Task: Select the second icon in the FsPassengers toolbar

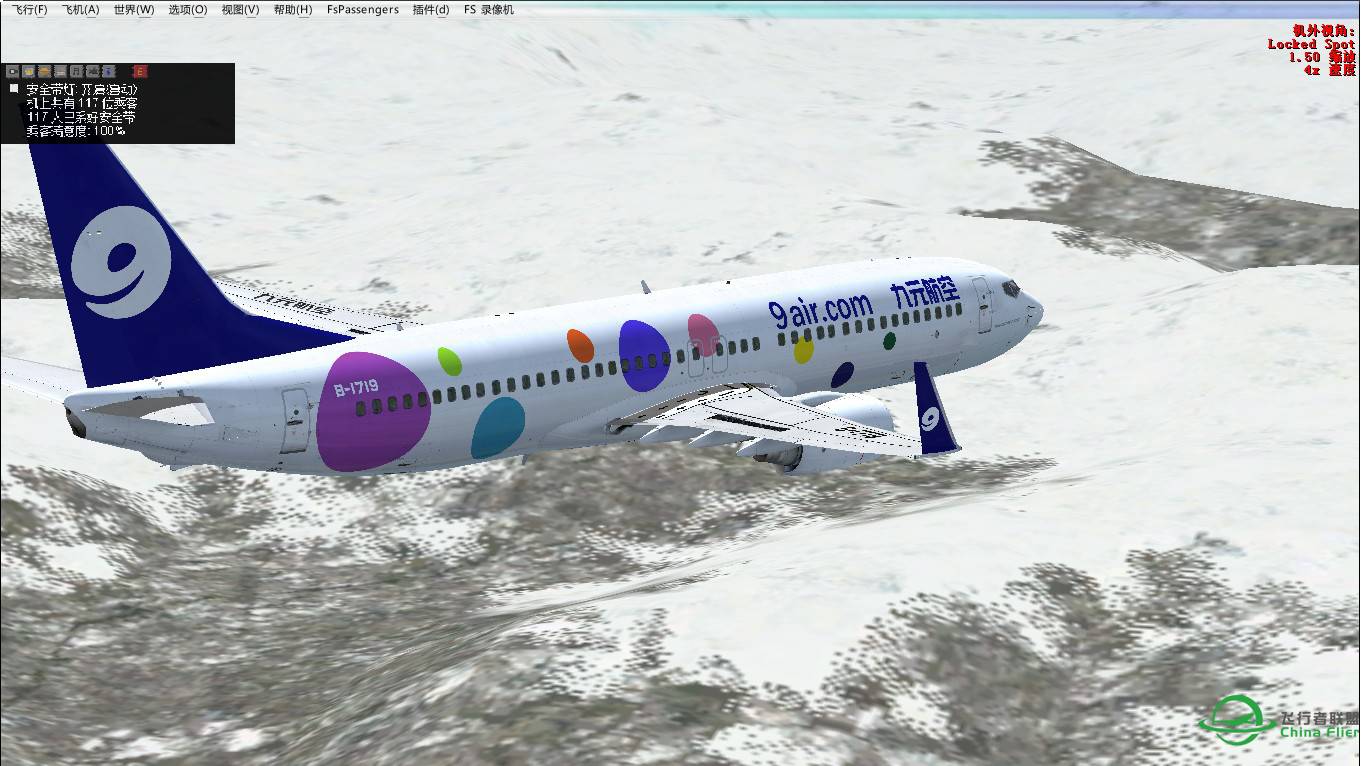Action: pyautogui.click(x=29, y=71)
